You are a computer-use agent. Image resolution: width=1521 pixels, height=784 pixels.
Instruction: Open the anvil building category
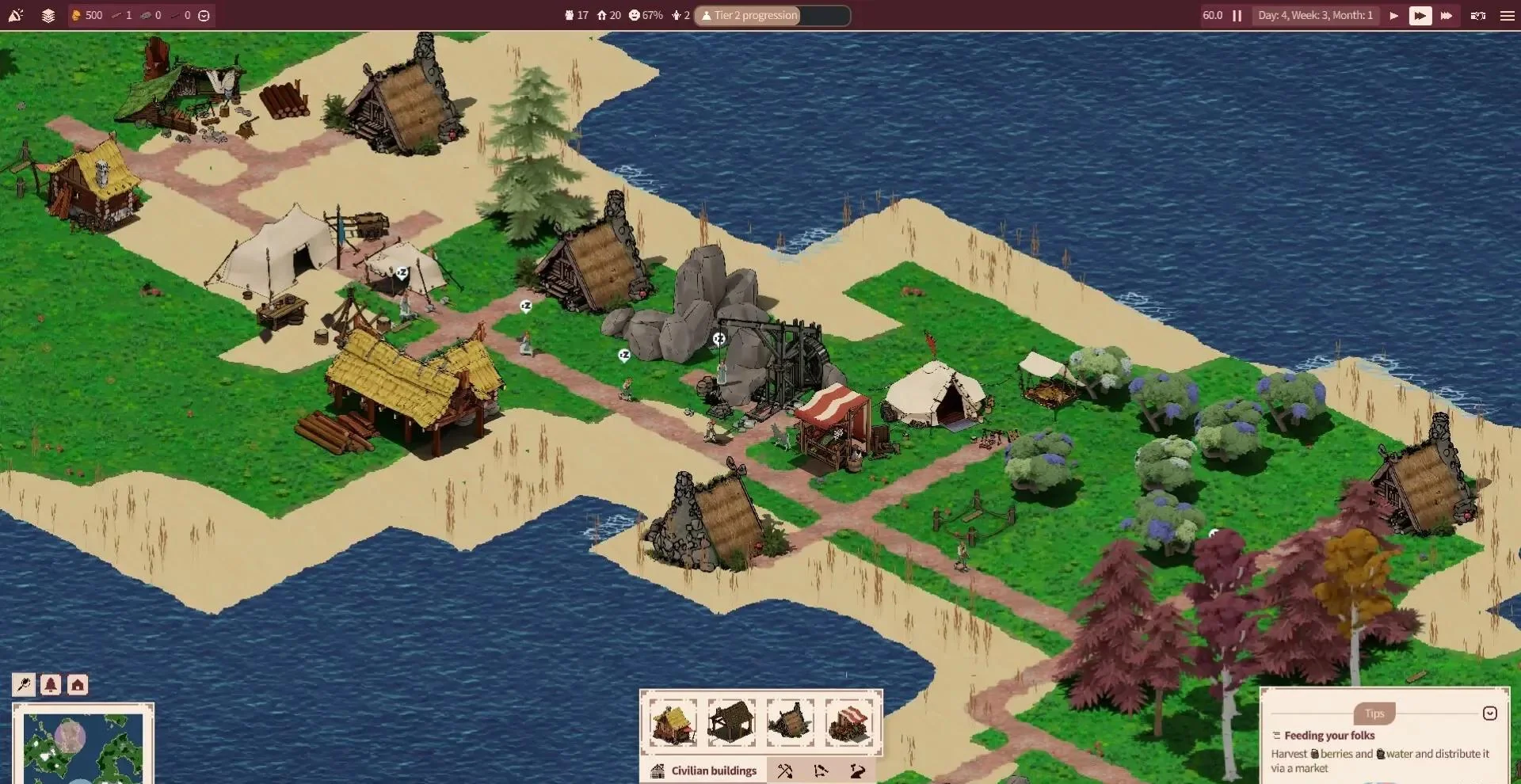[x=857, y=771]
